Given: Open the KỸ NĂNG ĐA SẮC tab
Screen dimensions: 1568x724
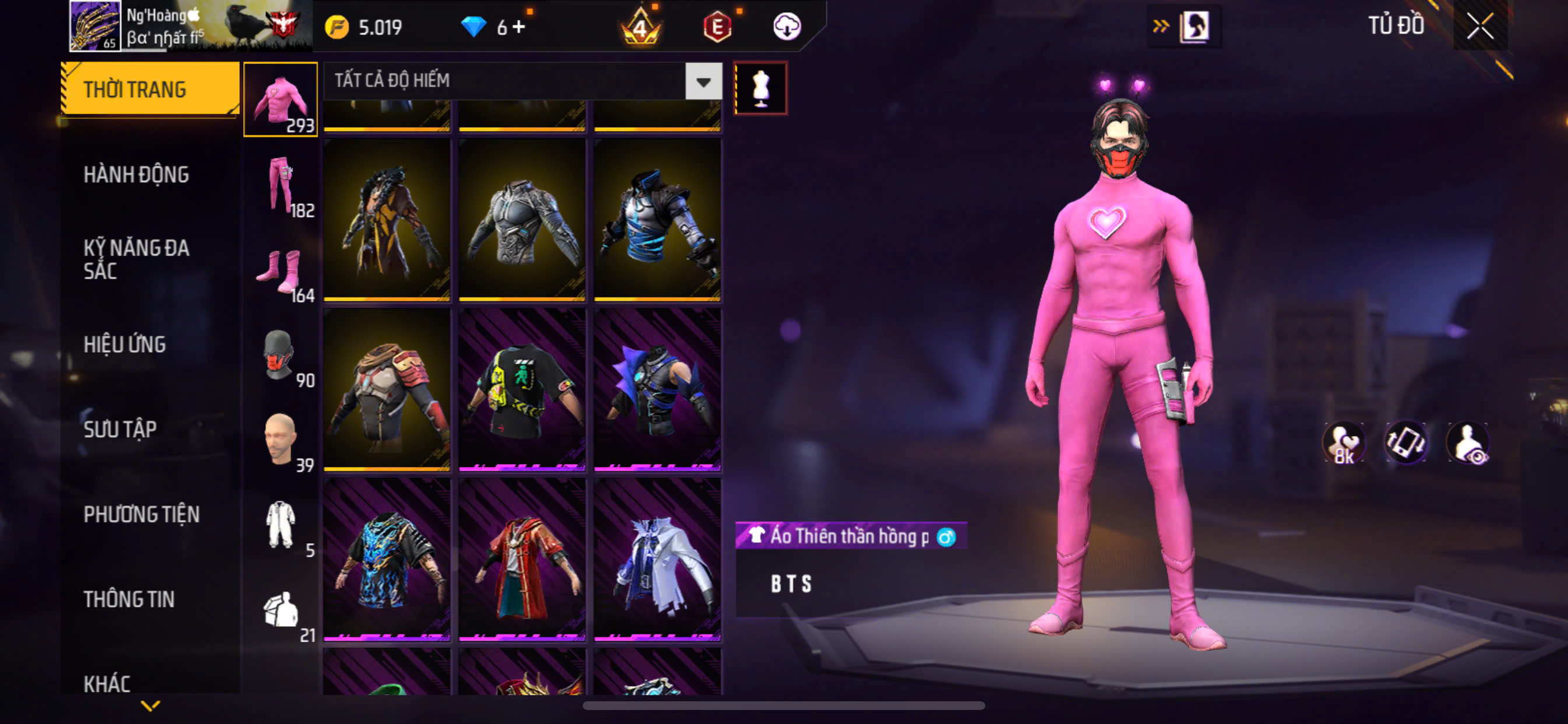Looking at the screenshot, I should [x=136, y=259].
